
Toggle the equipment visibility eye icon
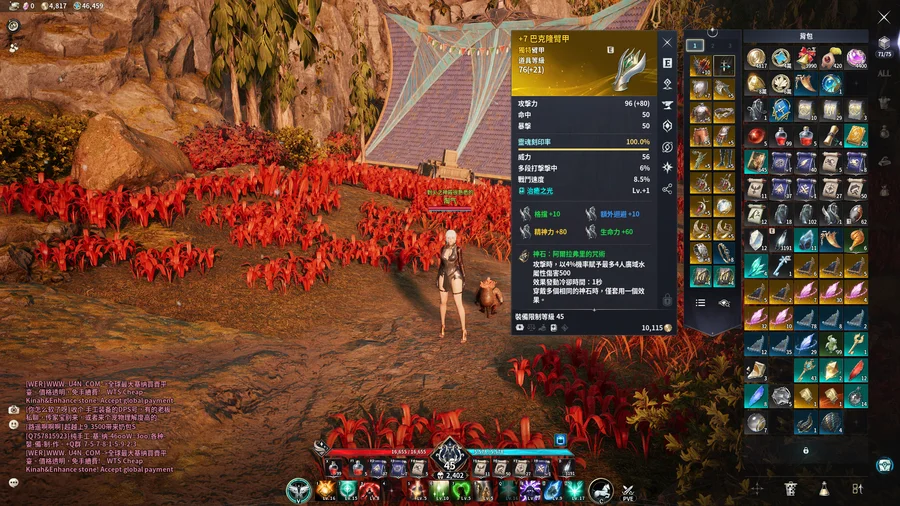(724, 301)
